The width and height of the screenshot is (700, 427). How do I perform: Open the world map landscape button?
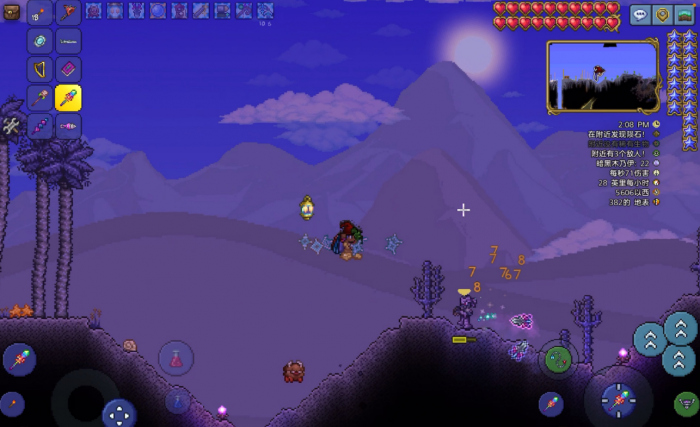point(685,14)
